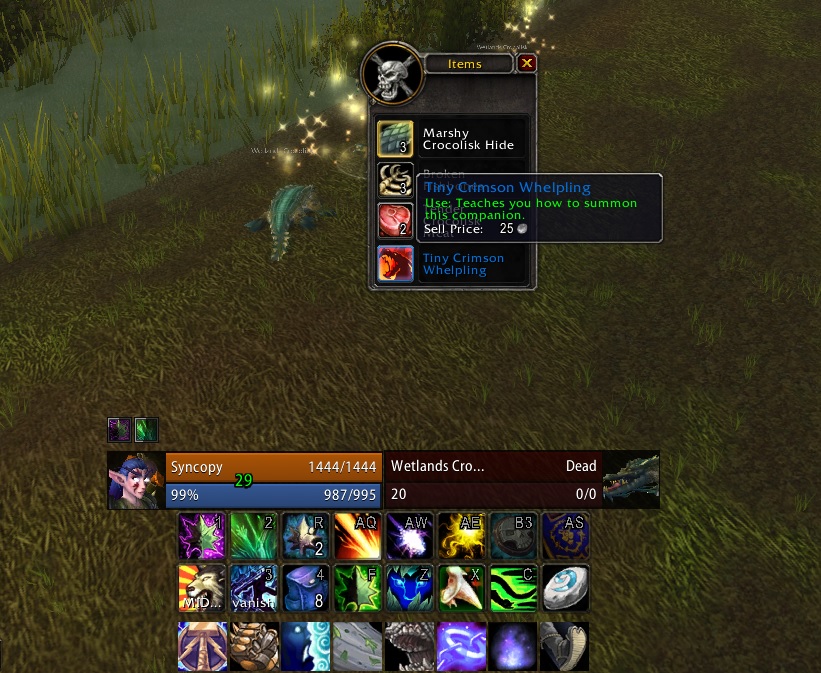Close the Items loot window
Image resolution: width=821 pixels, height=673 pixels.
coord(527,63)
